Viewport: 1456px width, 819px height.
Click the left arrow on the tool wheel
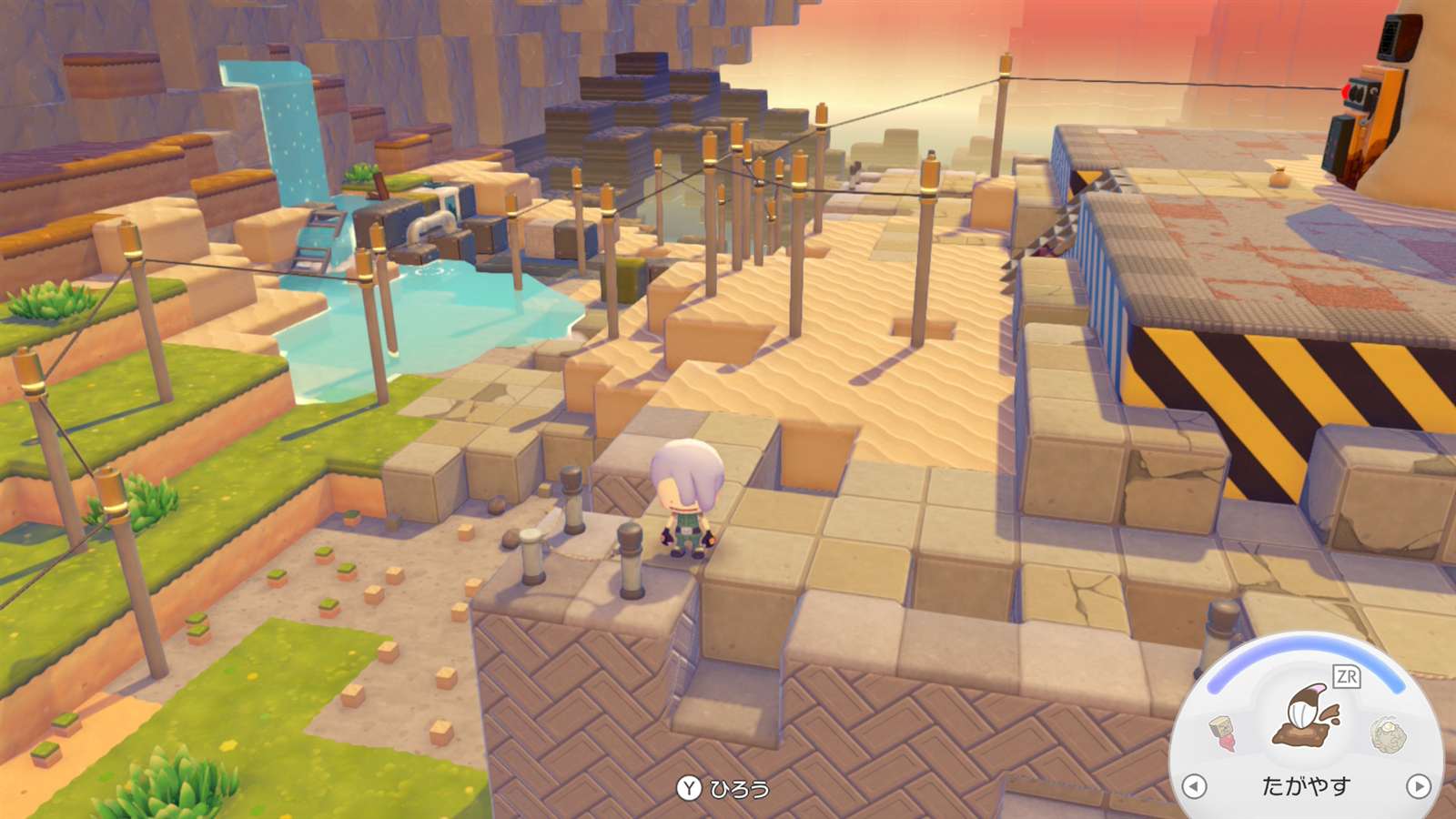click(x=1194, y=785)
